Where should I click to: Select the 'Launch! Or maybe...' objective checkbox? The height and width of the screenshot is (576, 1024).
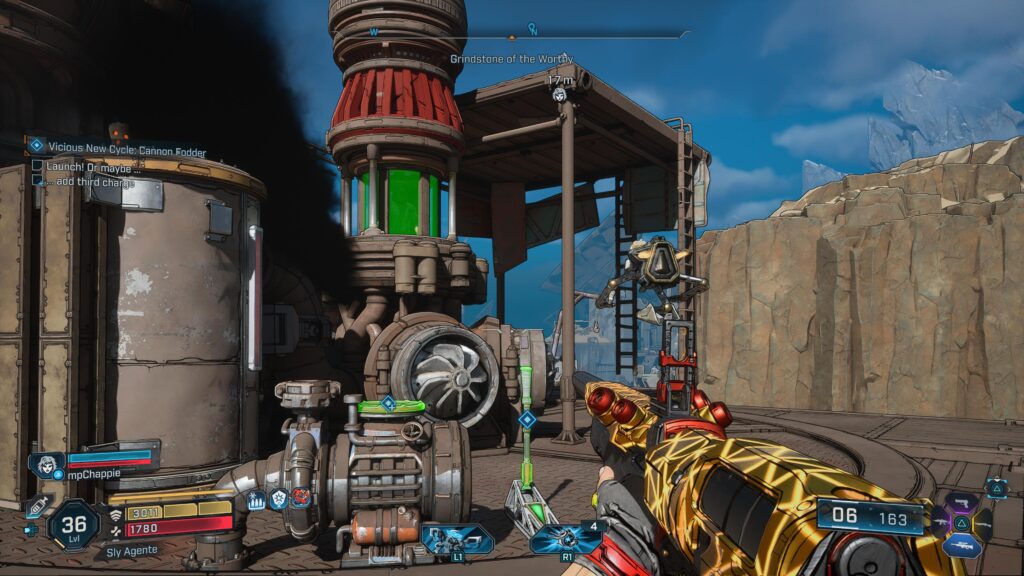pyautogui.click(x=38, y=166)
